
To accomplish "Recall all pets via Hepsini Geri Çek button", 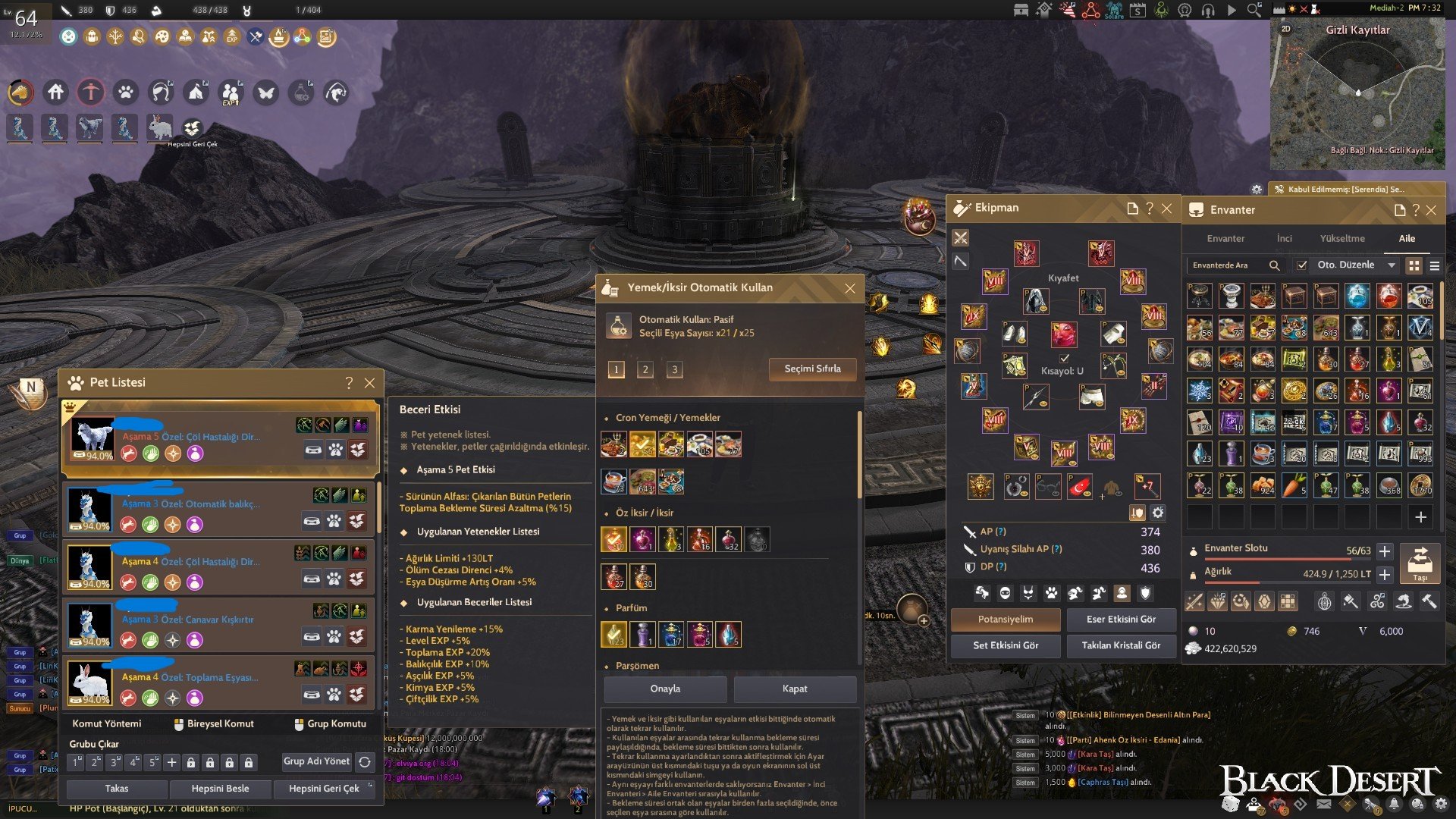I will pyautogui.click(x=324, y=789).
